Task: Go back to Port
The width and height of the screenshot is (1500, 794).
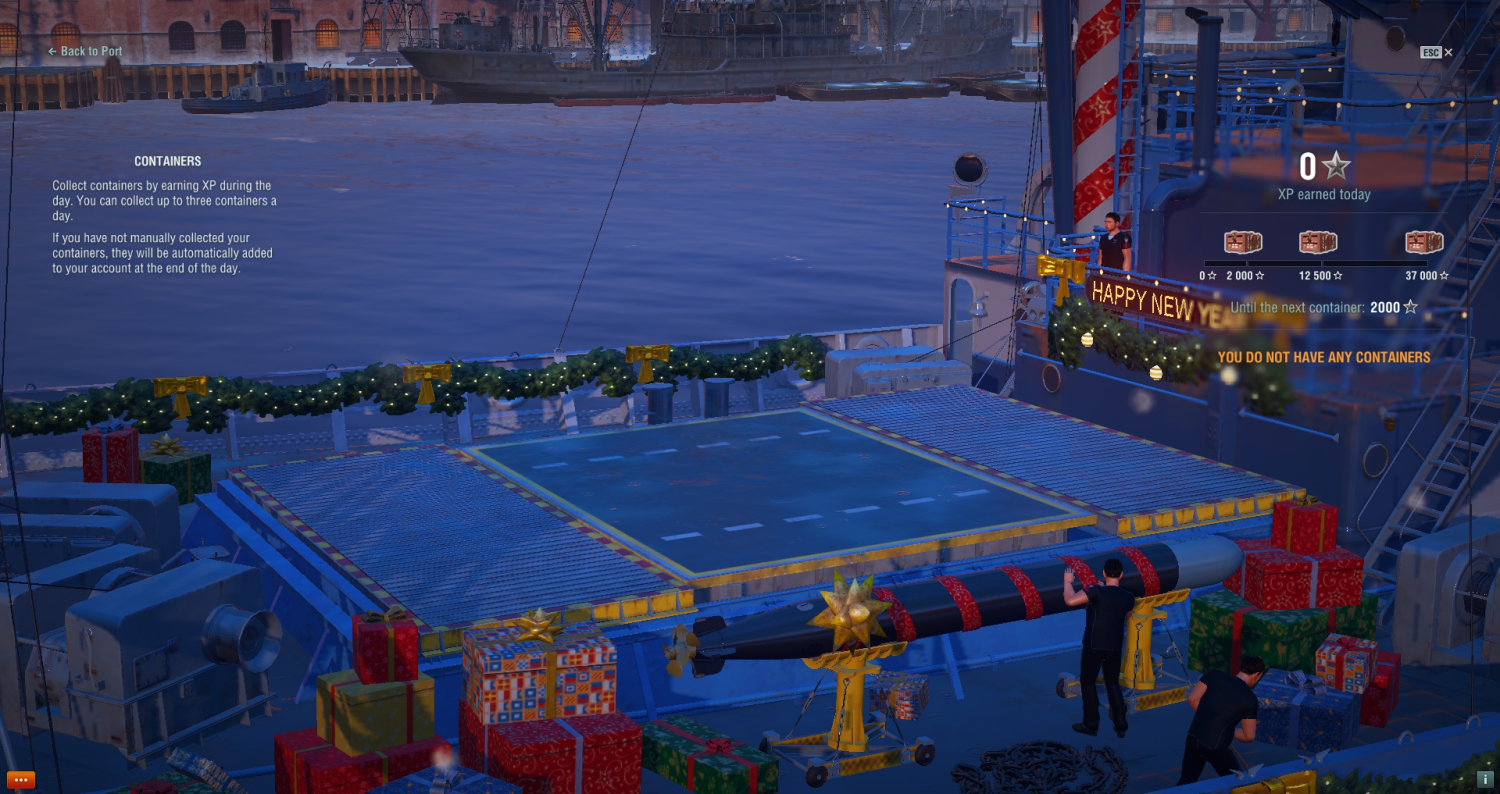Action: click(x=86, y=51)
